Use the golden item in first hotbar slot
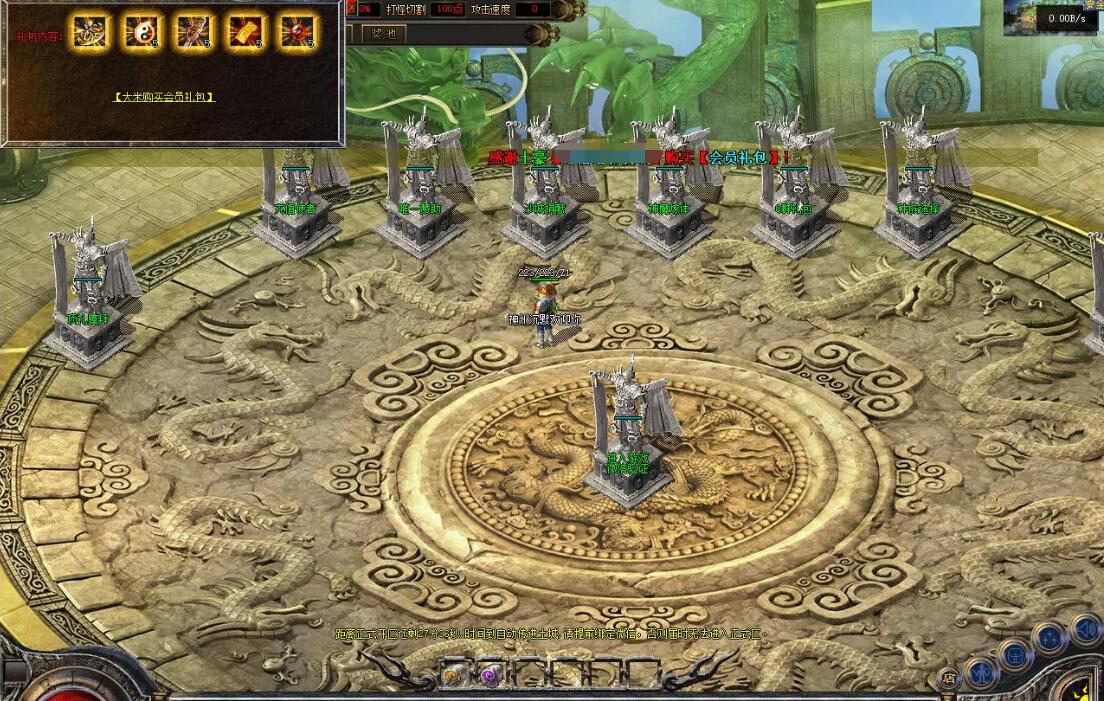Image resolution: width=1104 pixels, height=701 pixels. coord(452,675)
